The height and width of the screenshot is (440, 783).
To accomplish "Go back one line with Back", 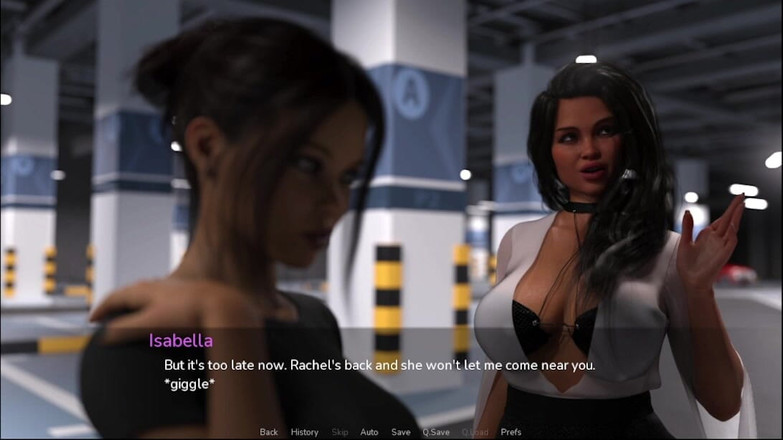I will click(269, 432).
